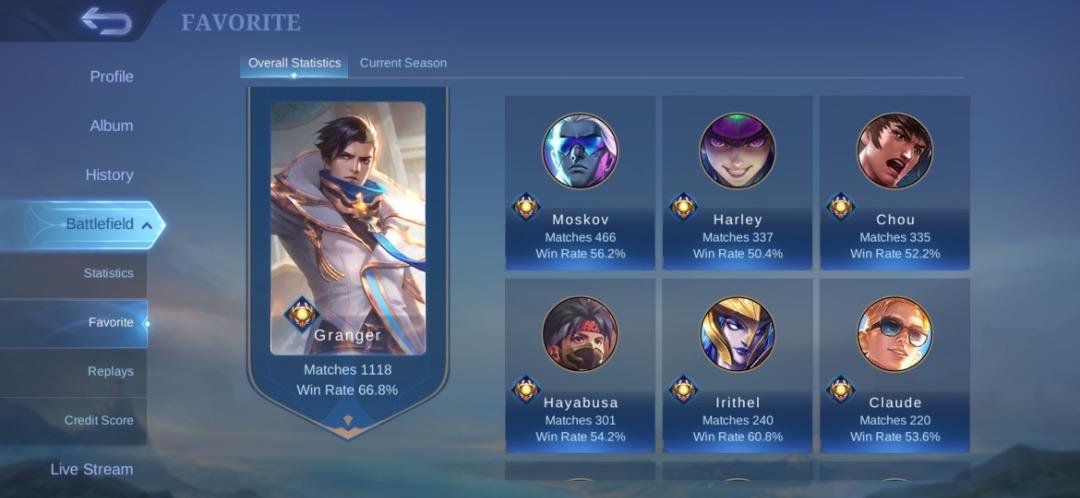This screenshot has height=498, width=1080.
Task: Open the Profile menu entry
Action: point(111,77)
